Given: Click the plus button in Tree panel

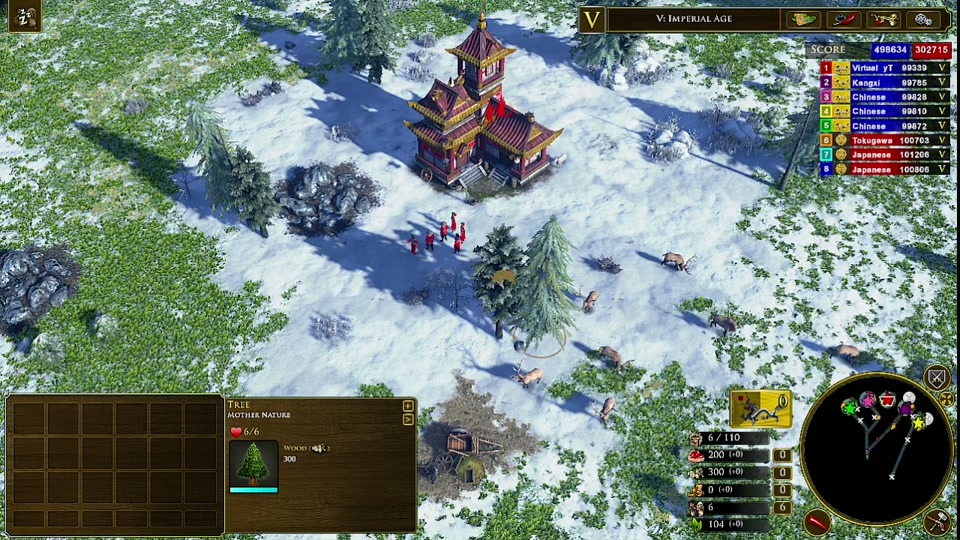Looking at the screenshot, I should click(x=408, y=405).
